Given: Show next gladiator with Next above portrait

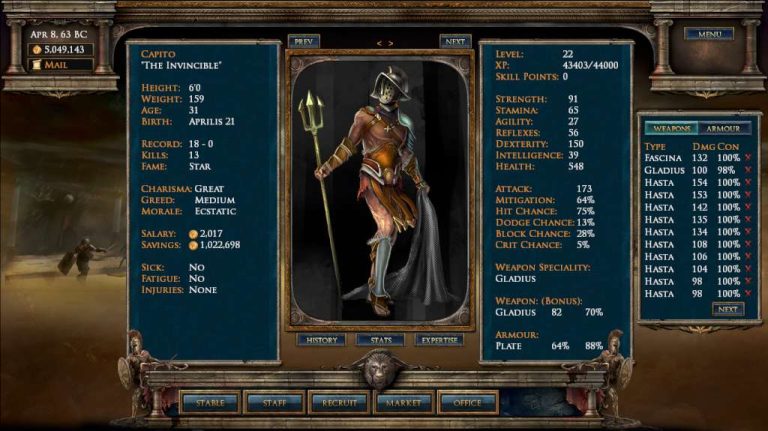Looking at the screenshot, I should coord(455,42).
